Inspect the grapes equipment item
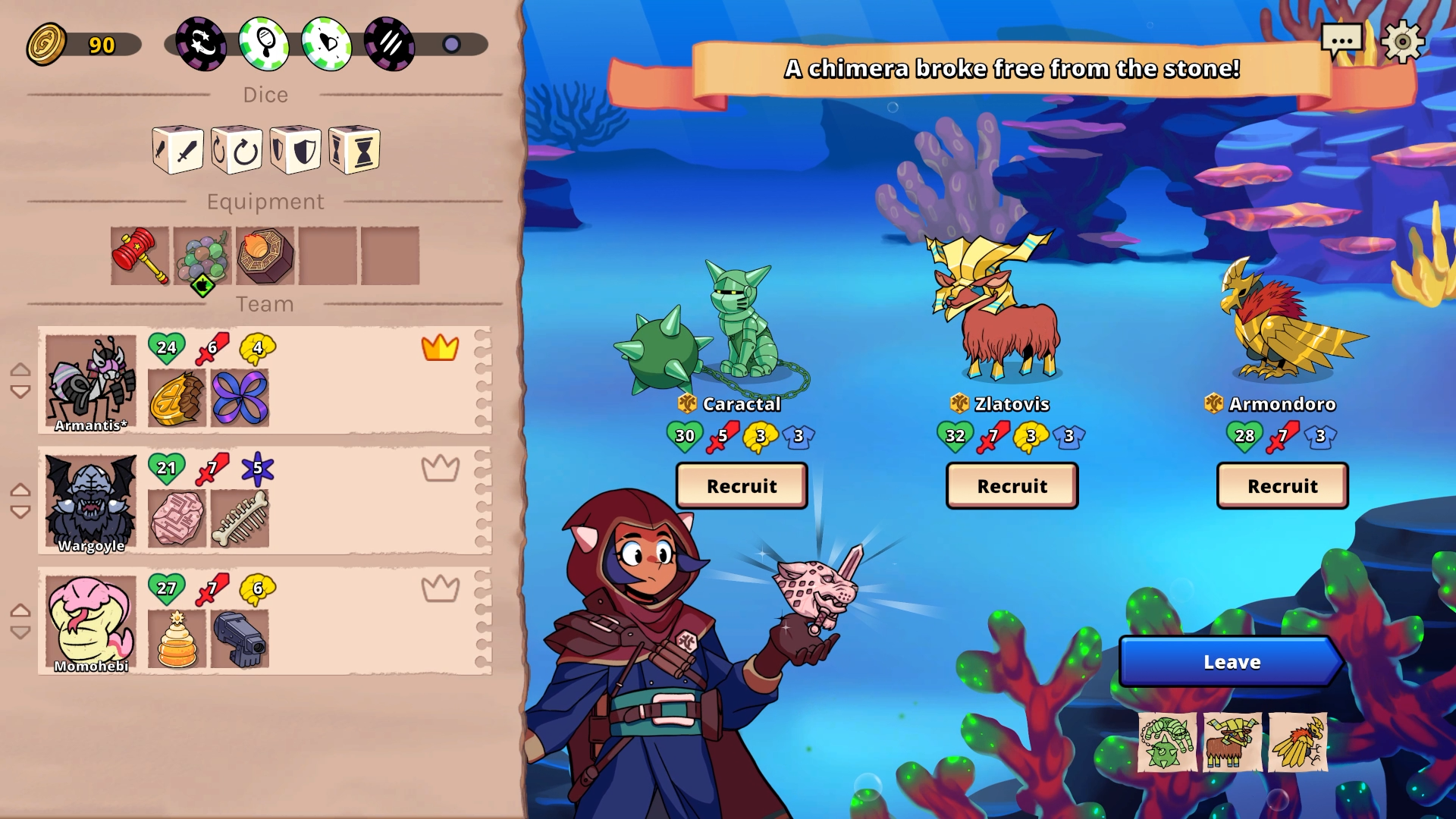Screen dimensions: 1456x819 tap(202, 256)
